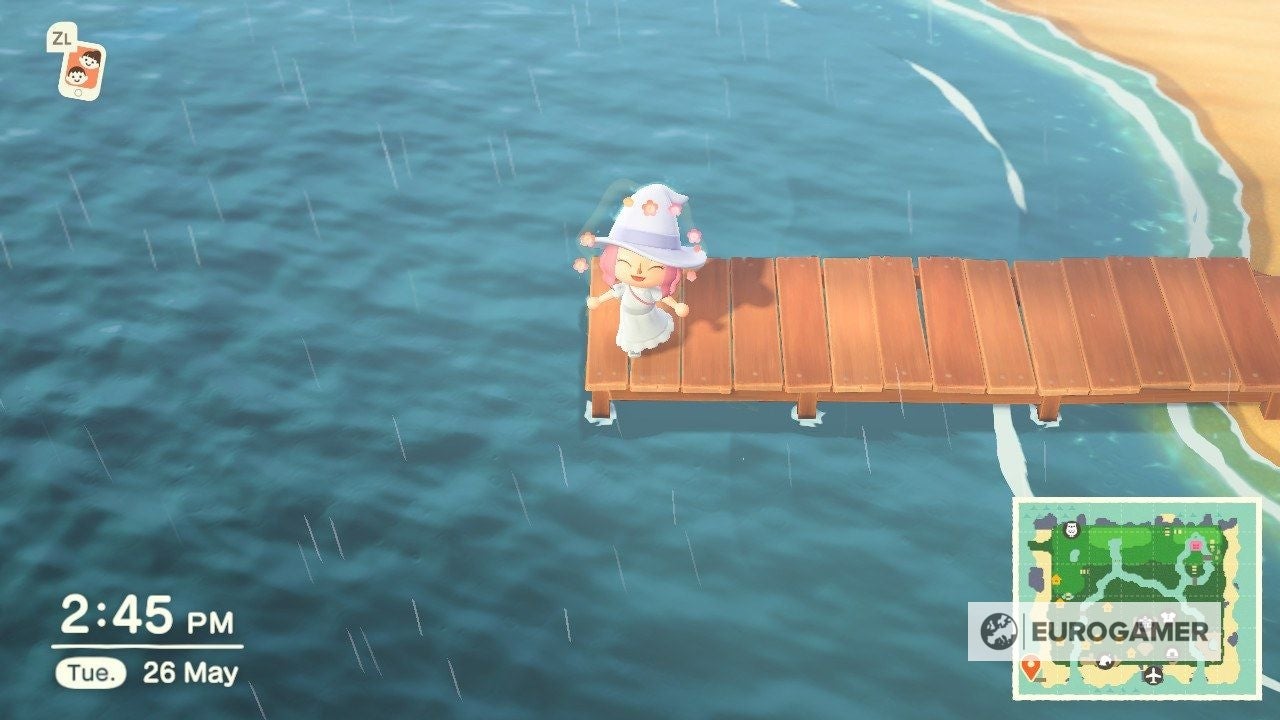Select the pink Able Sisters shop on the map

(x=1194, y=545)
